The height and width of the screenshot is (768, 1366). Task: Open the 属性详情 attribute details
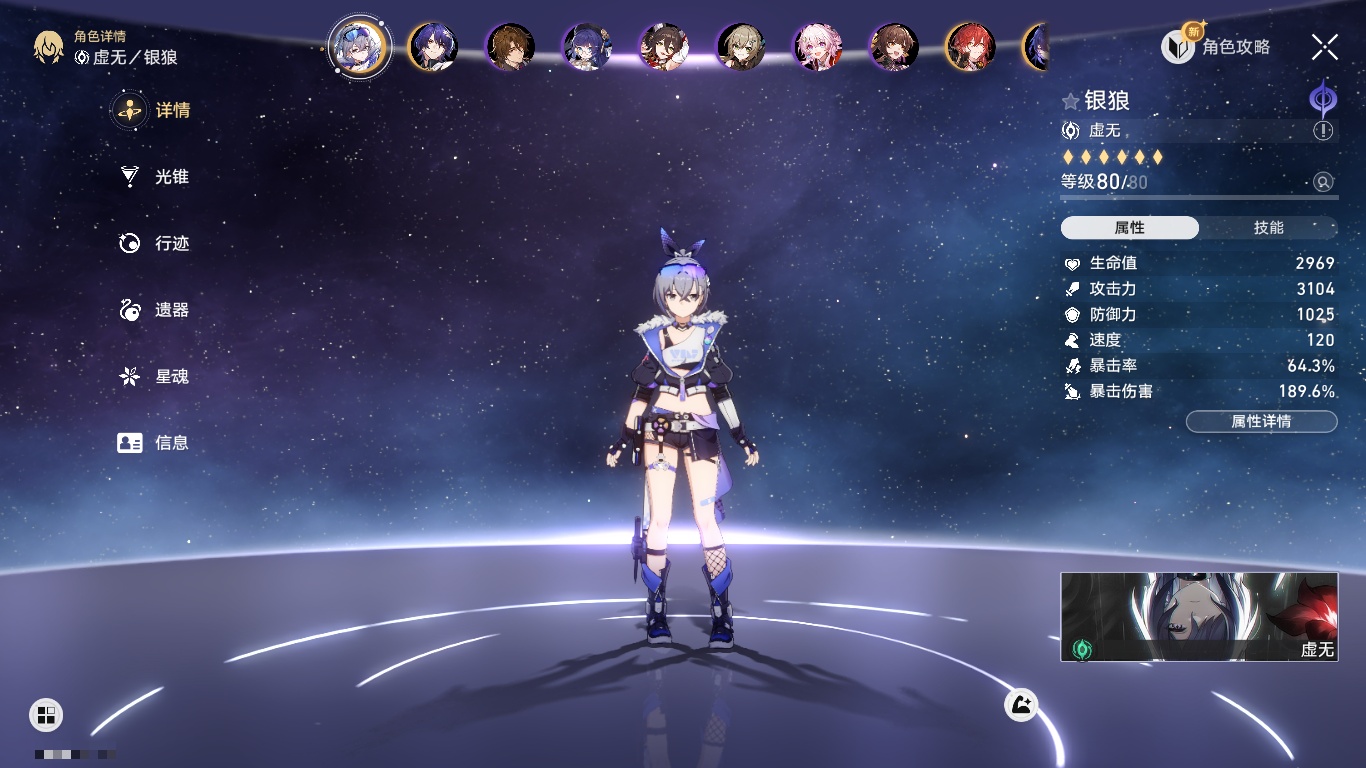pos(1261,421)
